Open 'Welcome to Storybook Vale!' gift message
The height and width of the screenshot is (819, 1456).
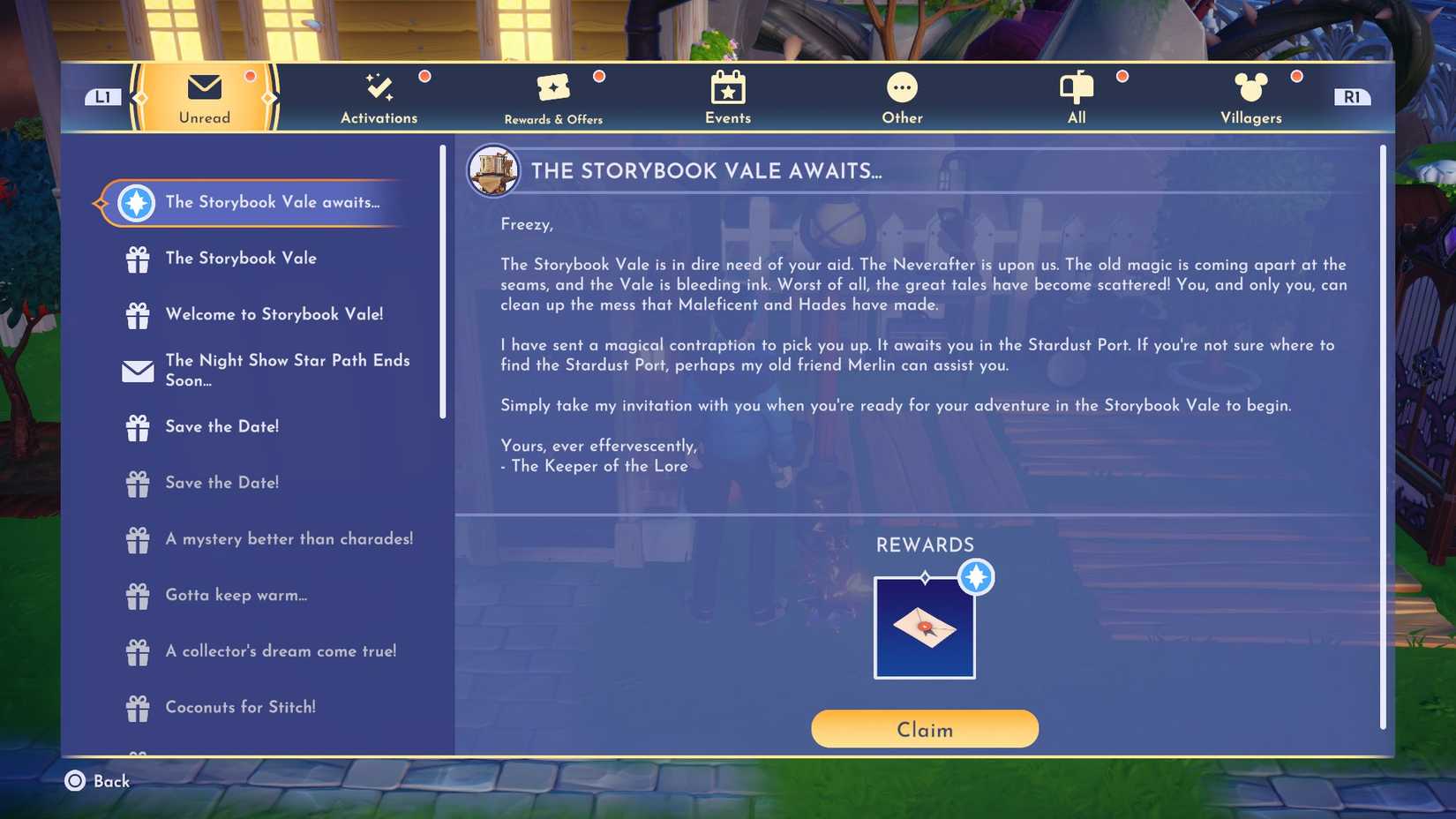pos(274,314)
